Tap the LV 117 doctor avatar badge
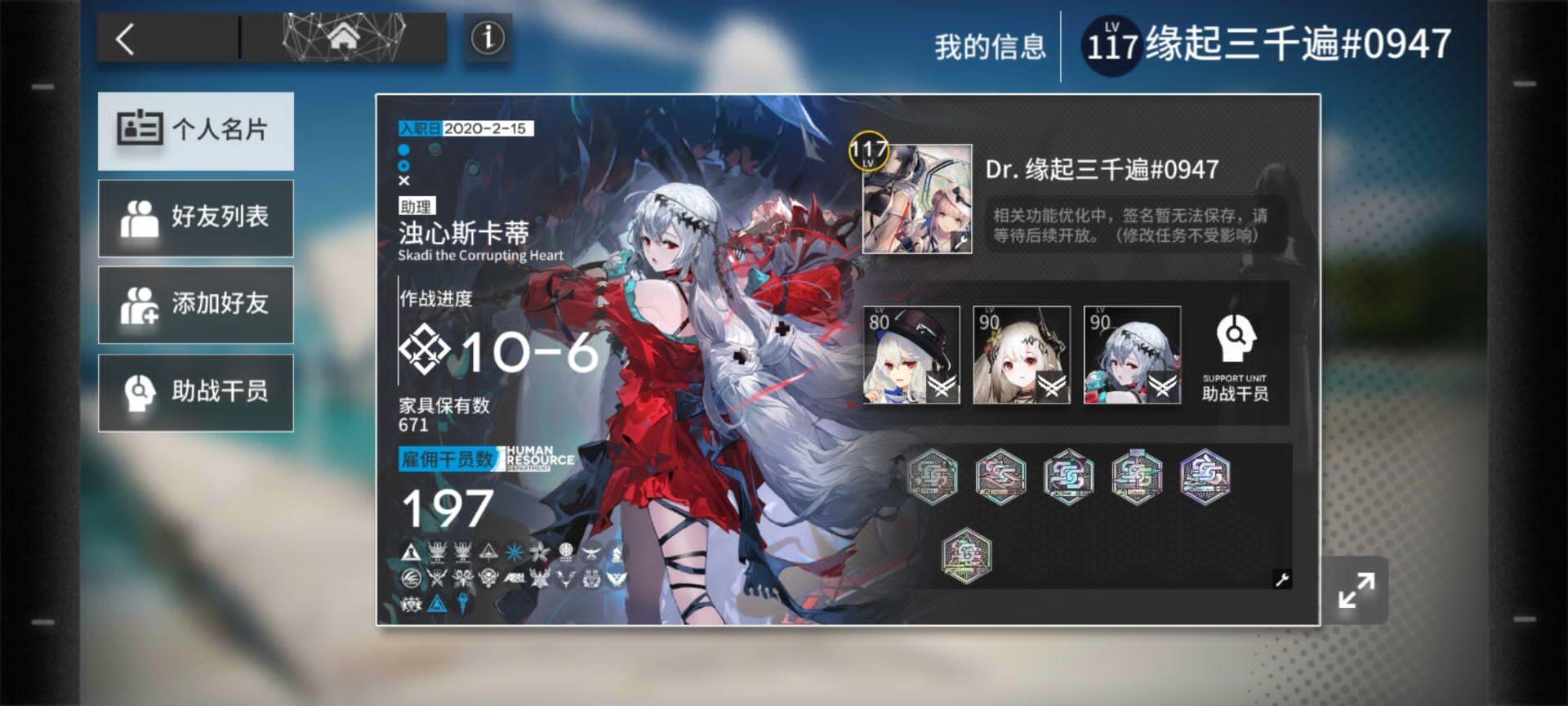 [916, 200]
